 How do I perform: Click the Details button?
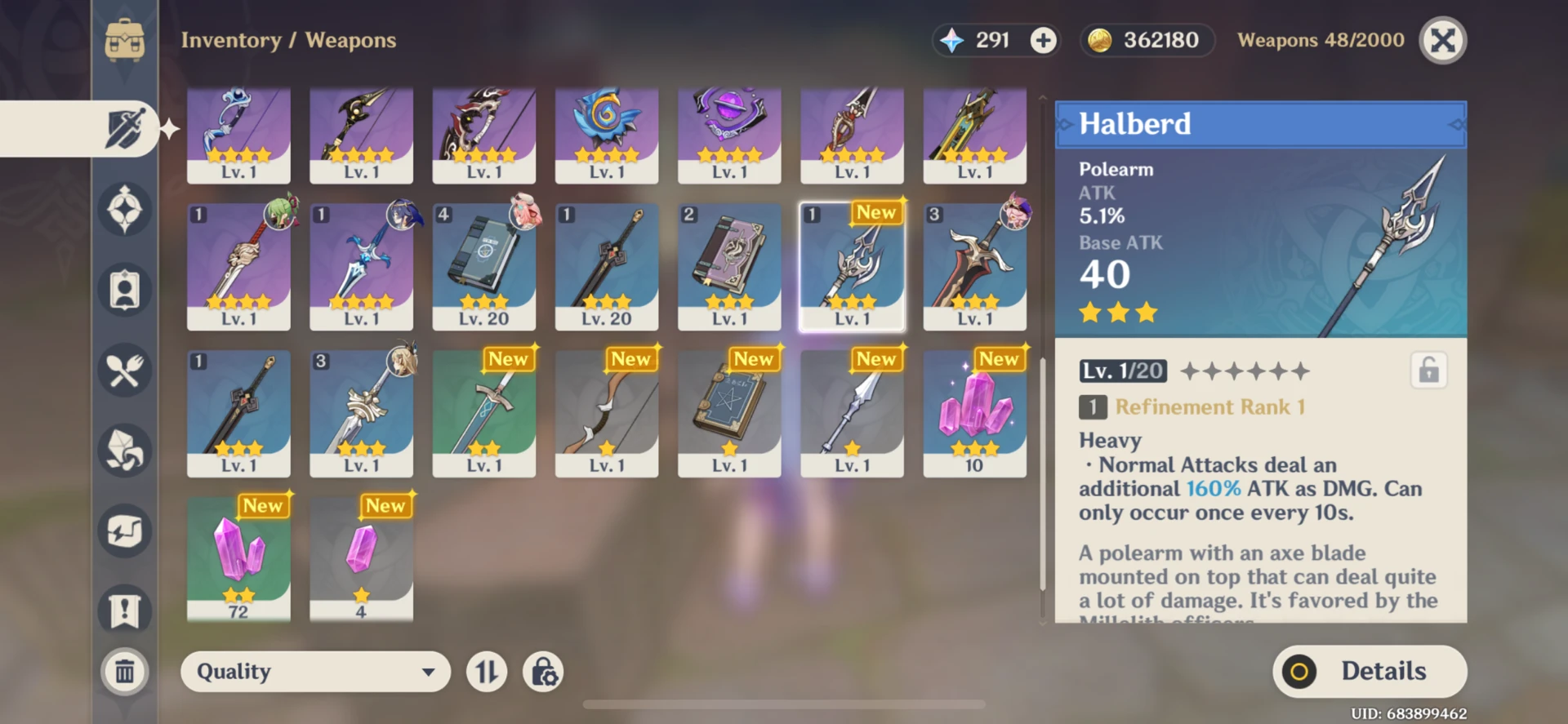[x=1369, y=671]
